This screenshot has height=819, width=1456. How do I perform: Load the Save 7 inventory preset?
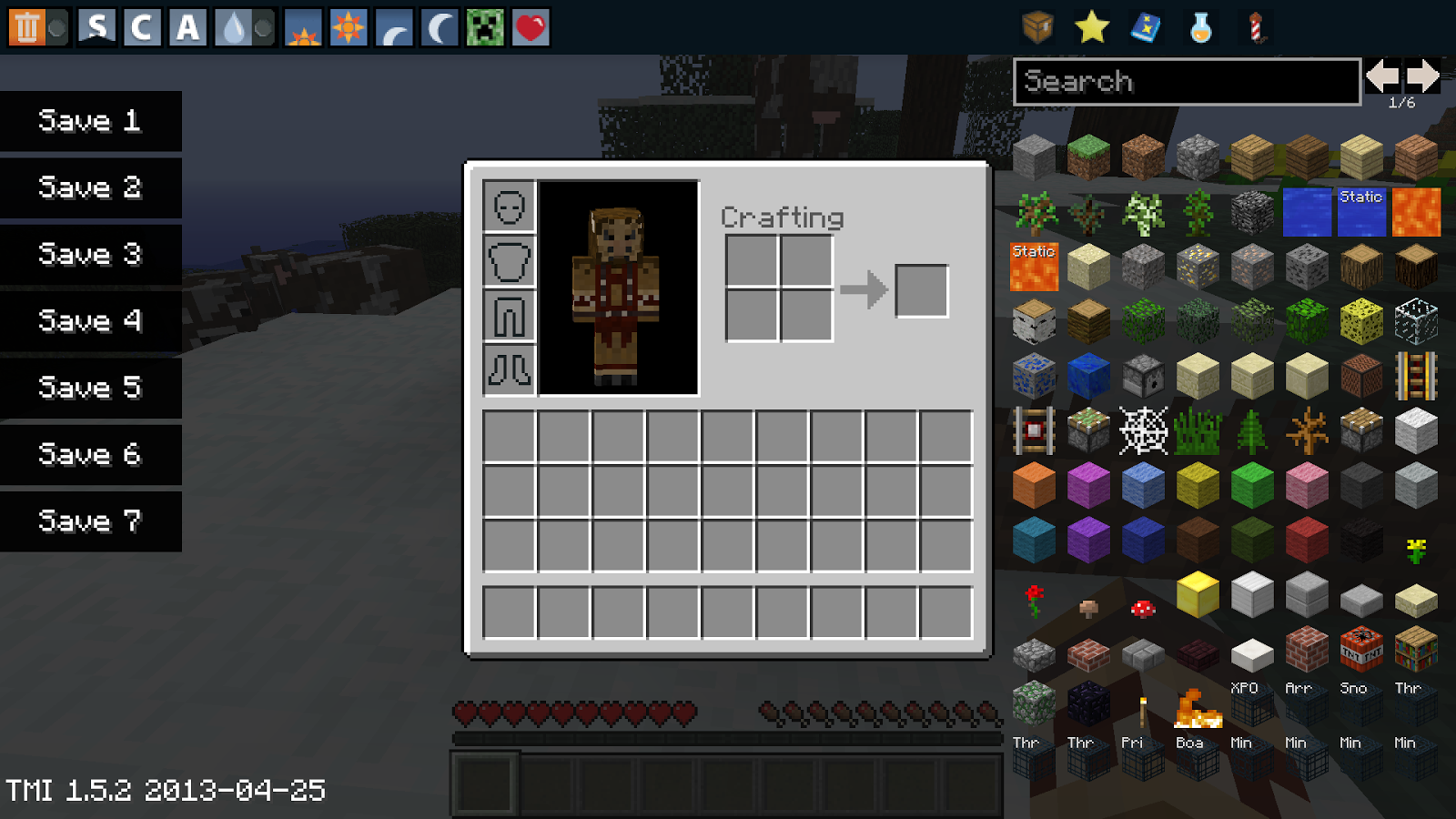(89, 521)
